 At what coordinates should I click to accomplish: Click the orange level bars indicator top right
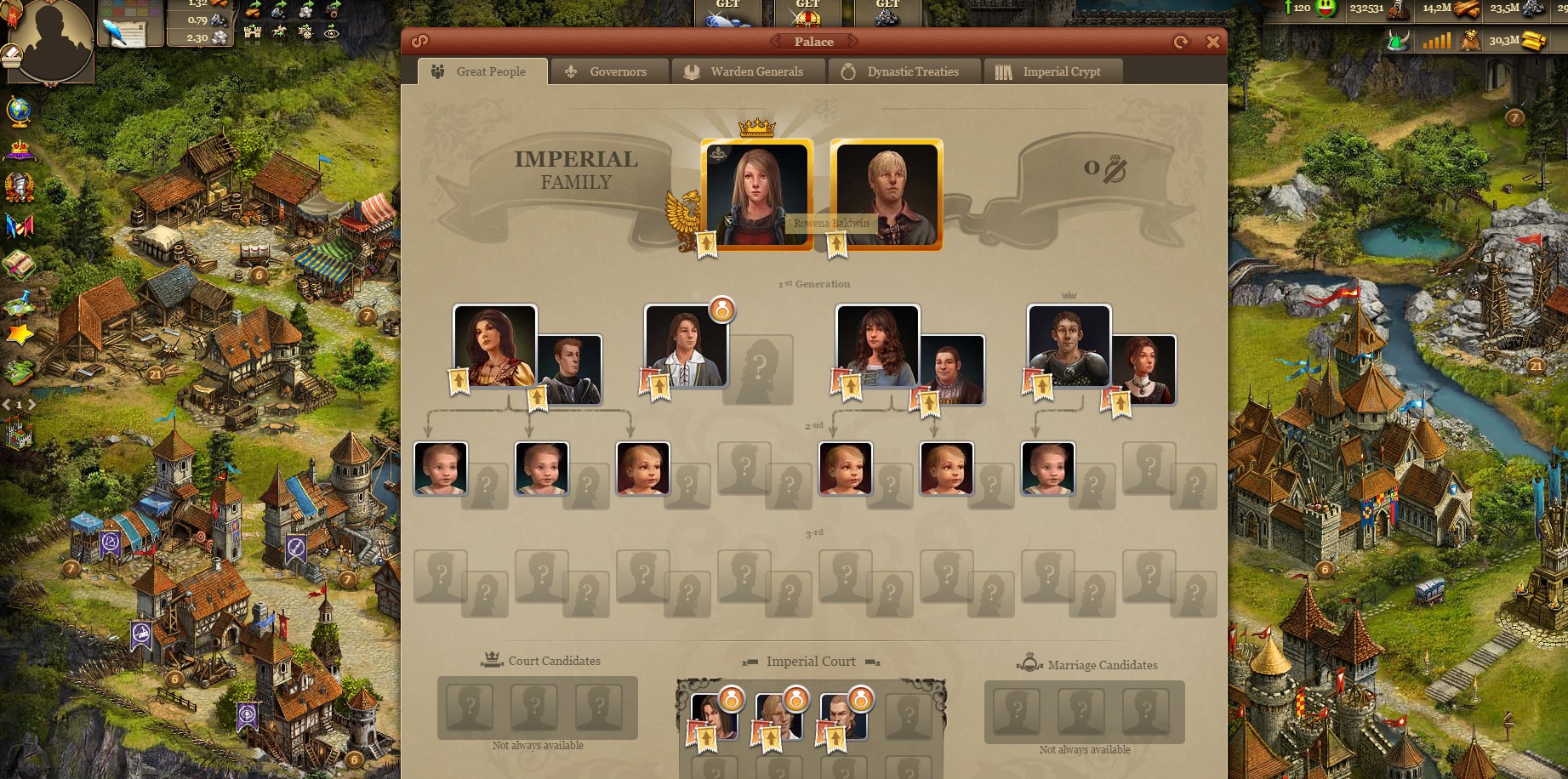1438,39
